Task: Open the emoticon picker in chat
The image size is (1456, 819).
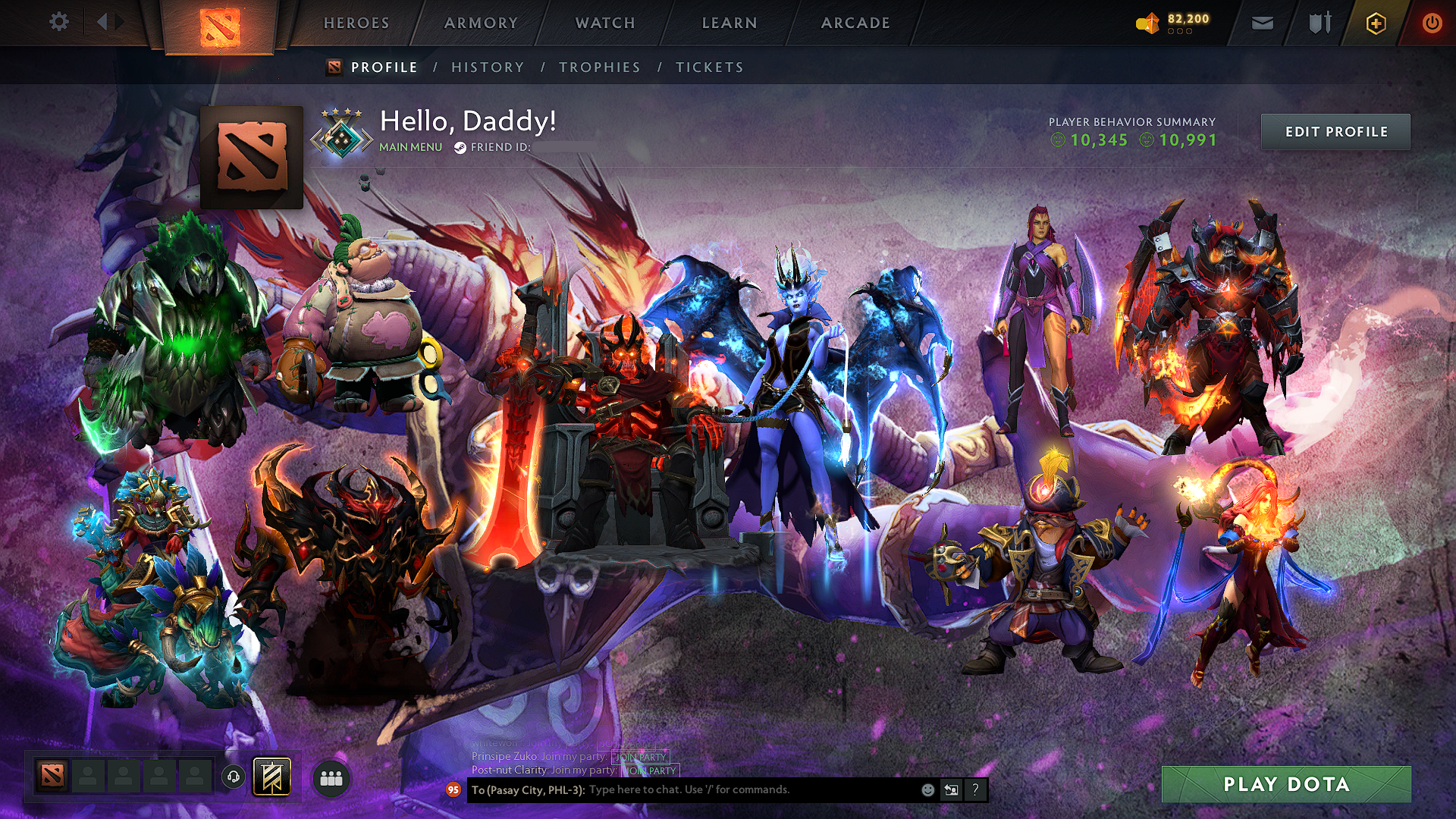Action: (x=927, y=790)
